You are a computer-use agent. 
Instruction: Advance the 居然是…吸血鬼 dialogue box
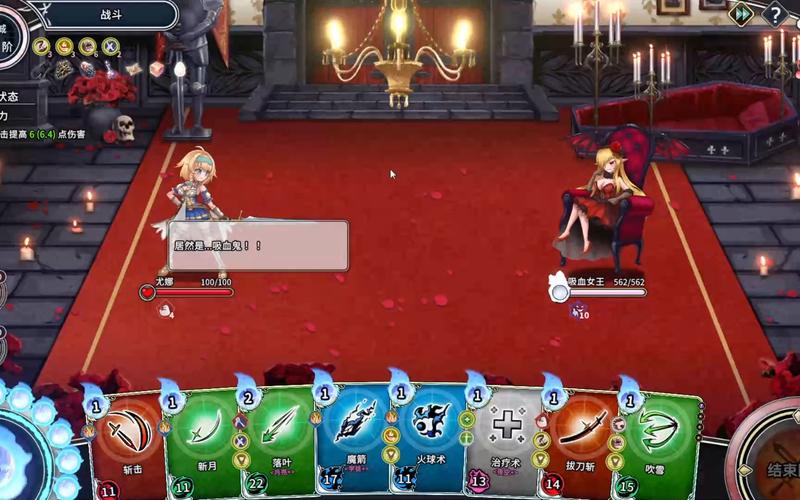258,245
